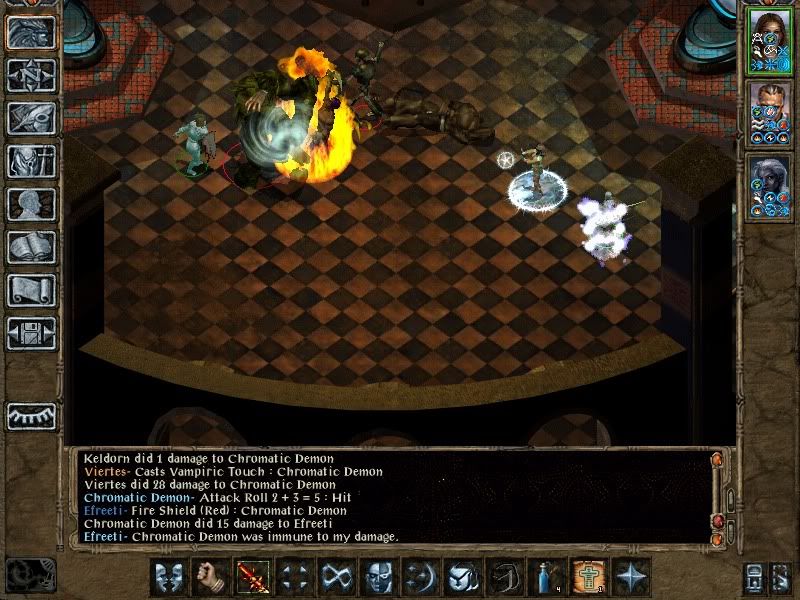800x600 pixels.
Task: Select the flaming sword weapon slot
Action: coord(252,577)
